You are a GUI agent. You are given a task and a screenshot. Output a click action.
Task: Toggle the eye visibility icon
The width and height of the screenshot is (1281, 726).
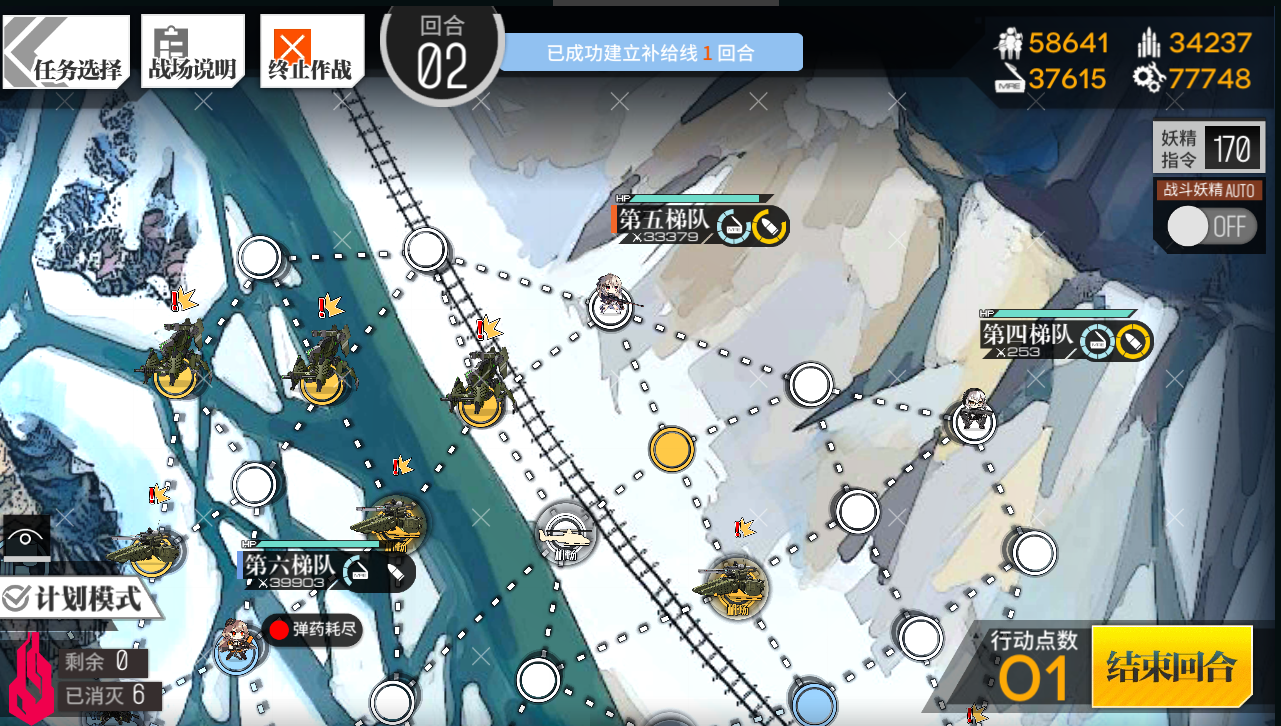(x=25, y=539)
